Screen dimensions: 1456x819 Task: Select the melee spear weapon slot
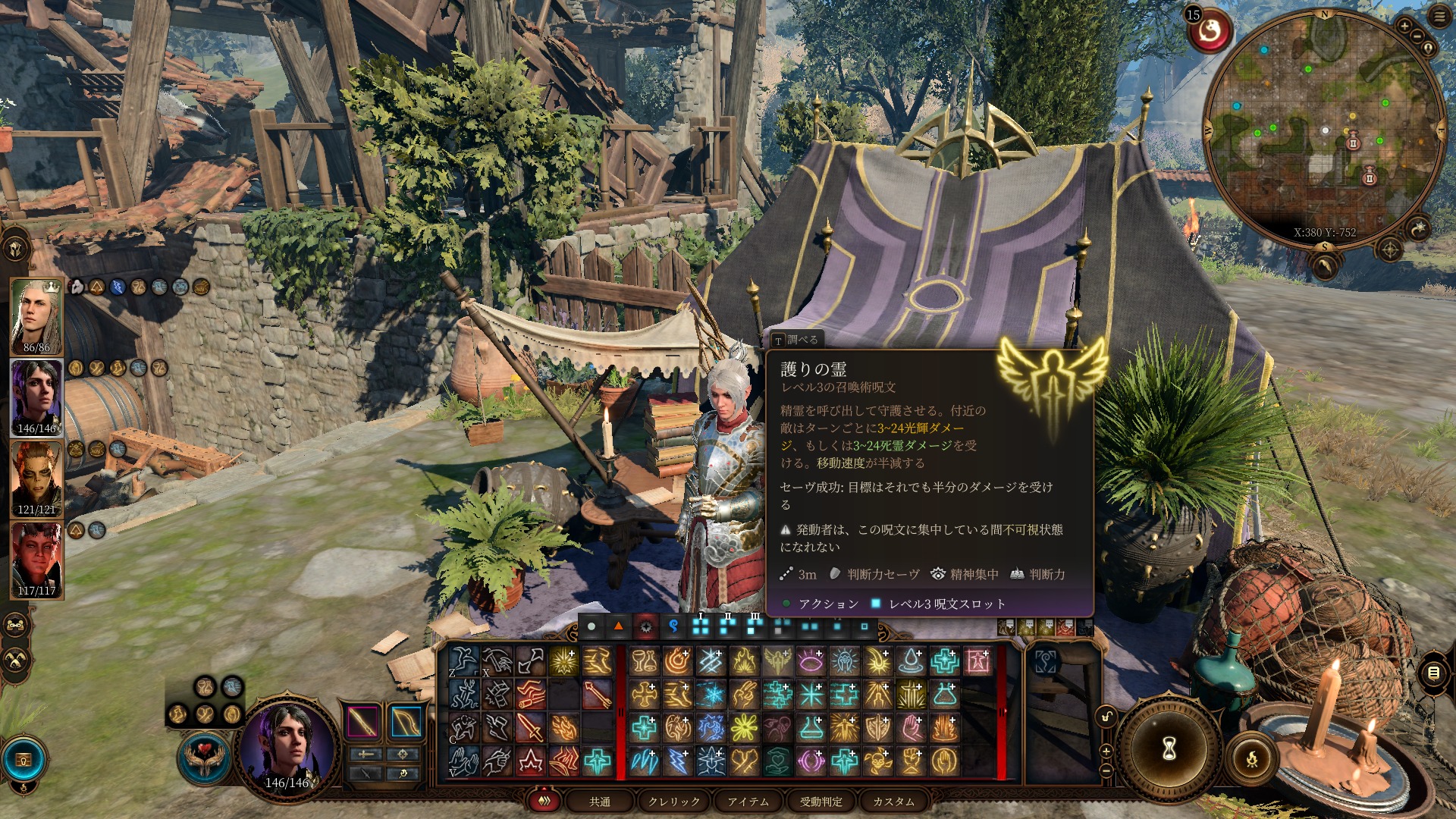[x=362, y=721]
